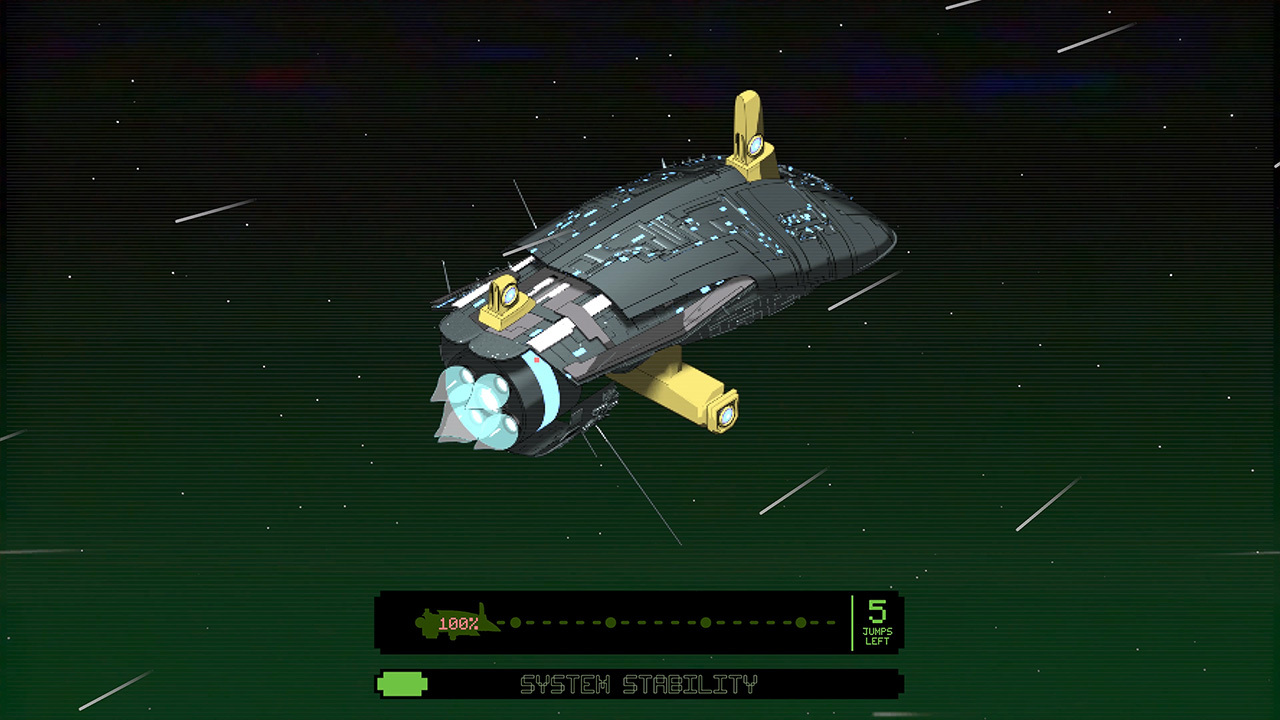Expand the System Stability status bar
The width and height of the screenshot is (1280, 720).
click(x=640, y=685)
